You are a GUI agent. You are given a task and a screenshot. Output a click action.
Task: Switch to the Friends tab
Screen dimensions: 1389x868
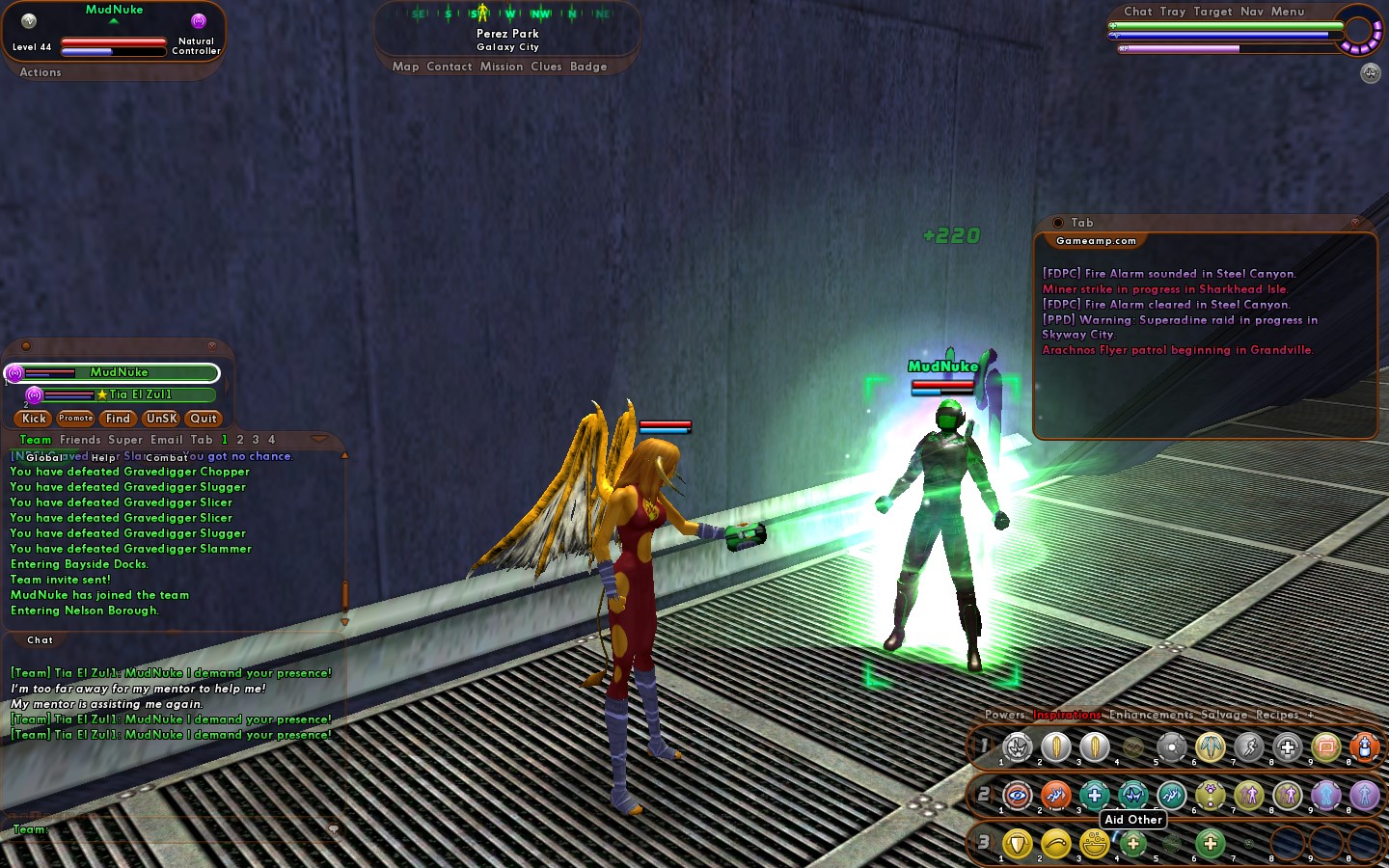point(80,440)
